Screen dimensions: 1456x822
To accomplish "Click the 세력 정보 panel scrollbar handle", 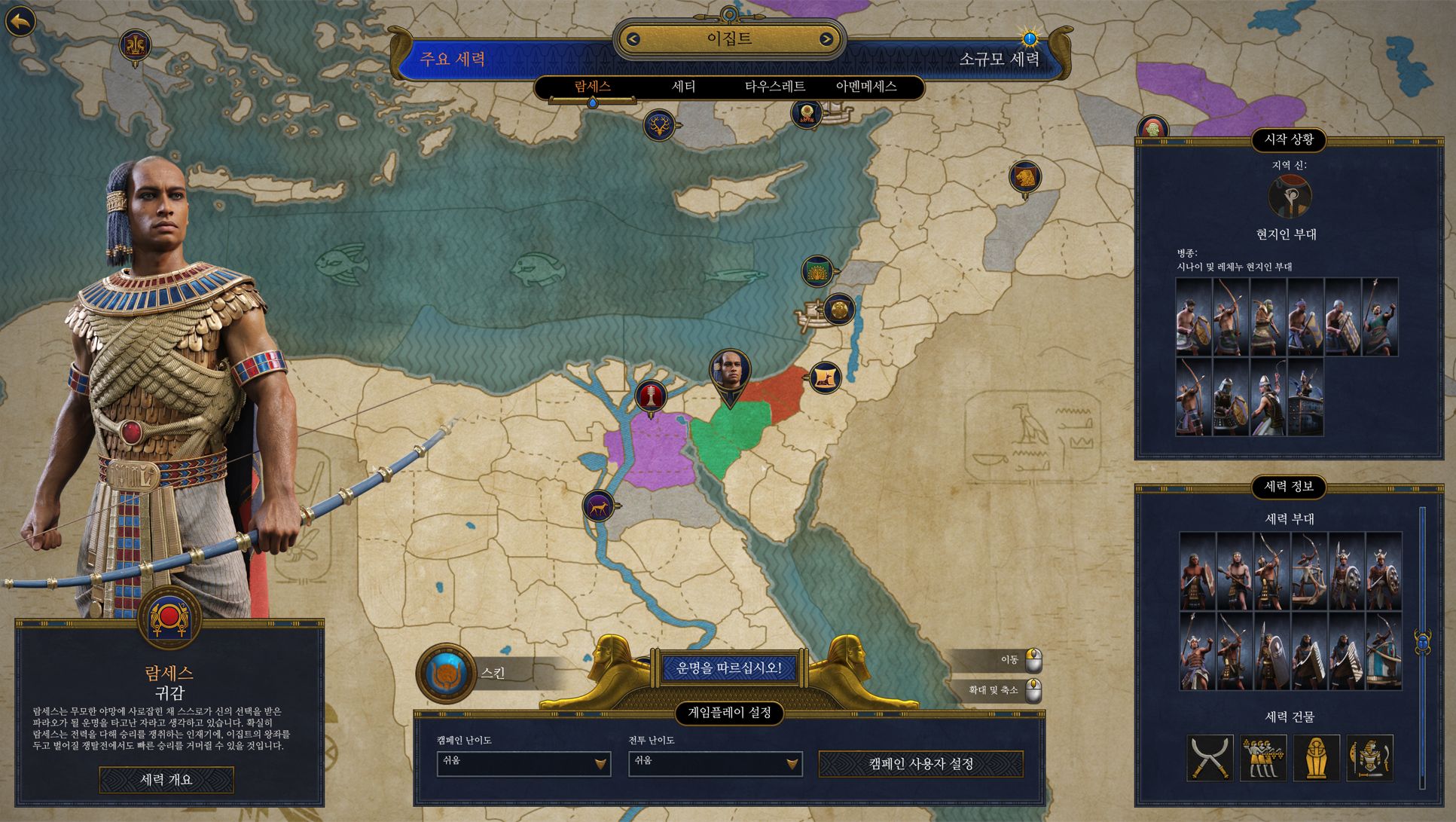I will coord(1422,643).
